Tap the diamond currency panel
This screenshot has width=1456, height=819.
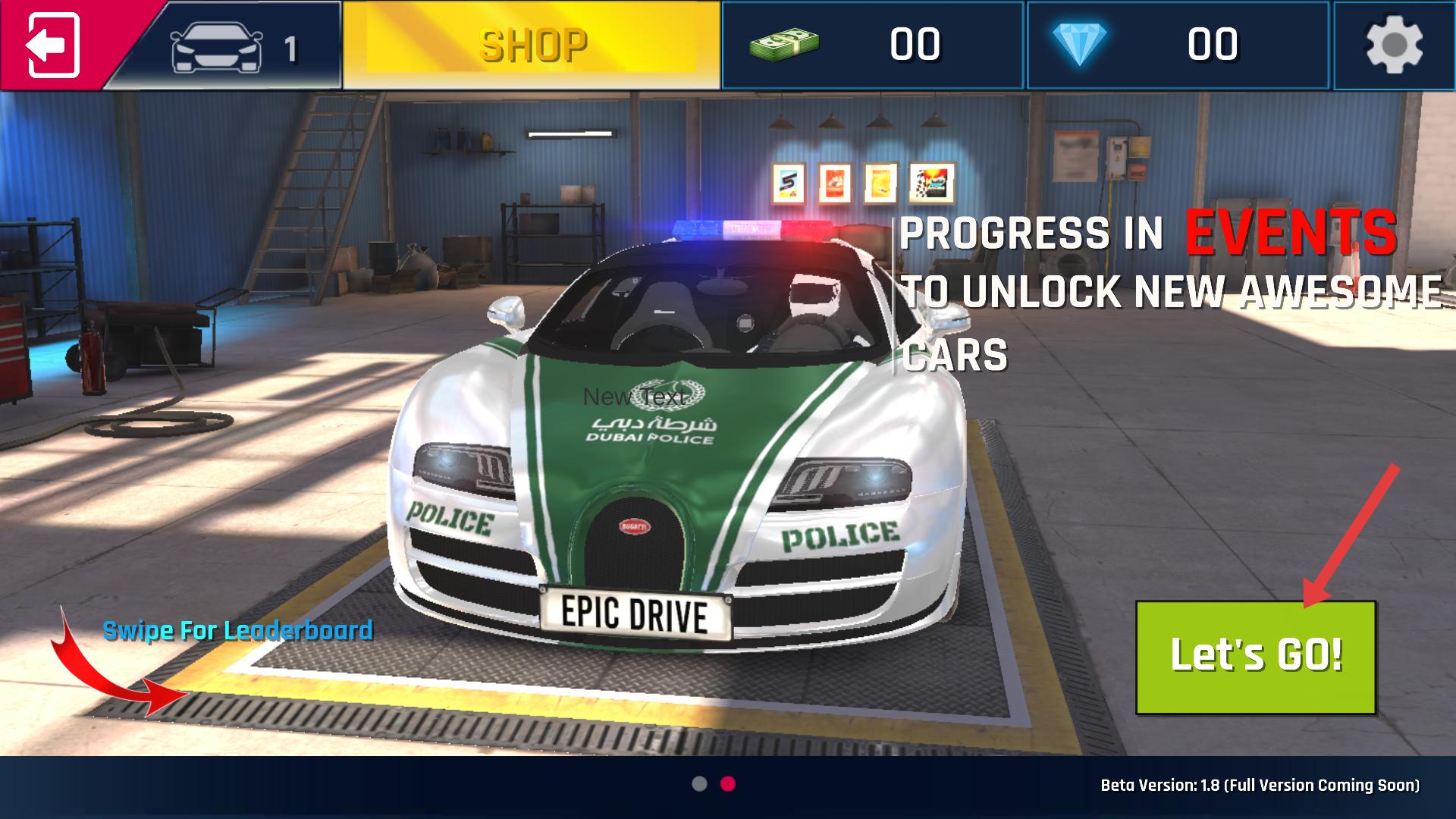(x=1178, y=45)
